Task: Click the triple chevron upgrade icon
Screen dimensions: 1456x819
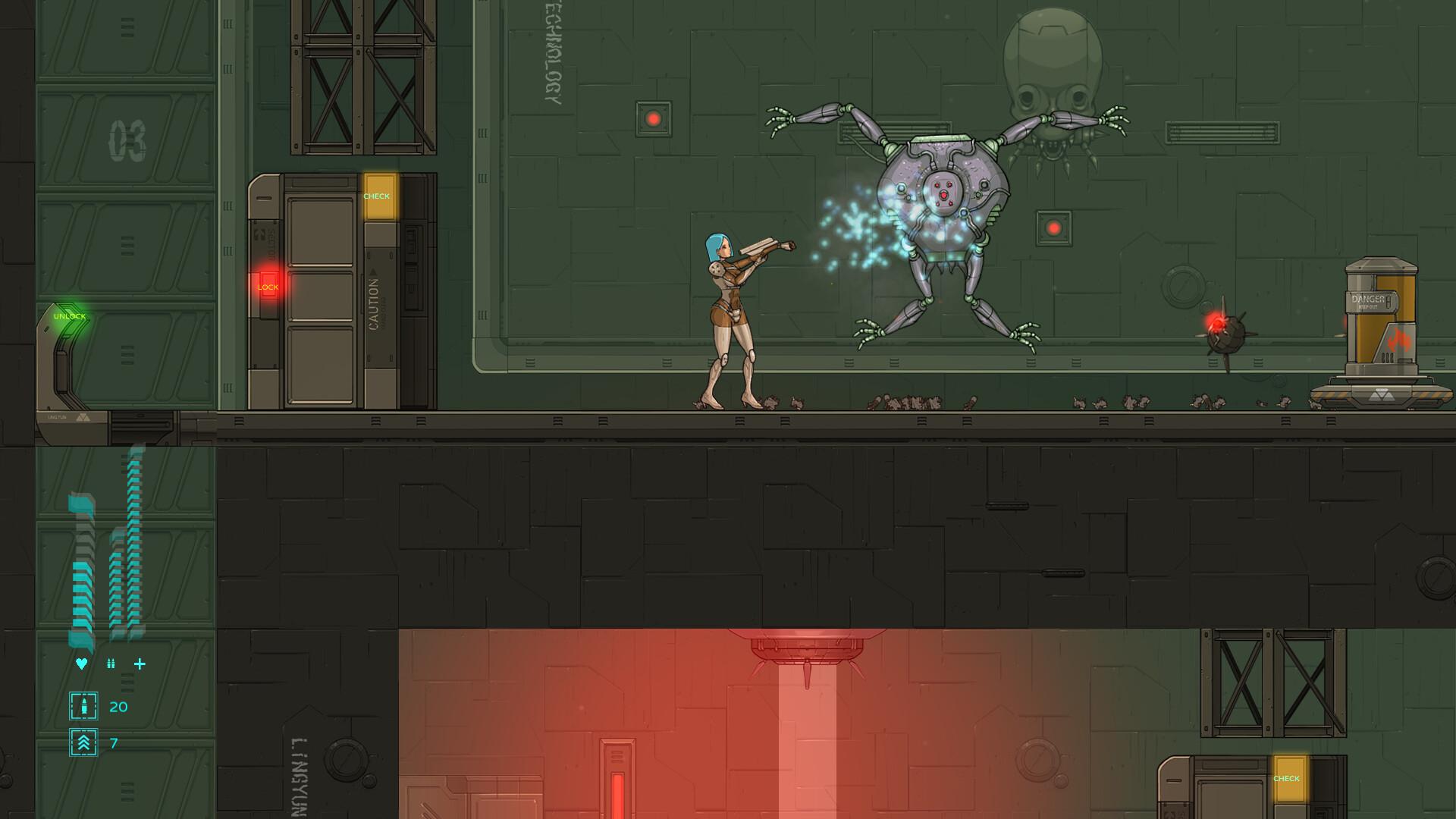Action: 83,742
